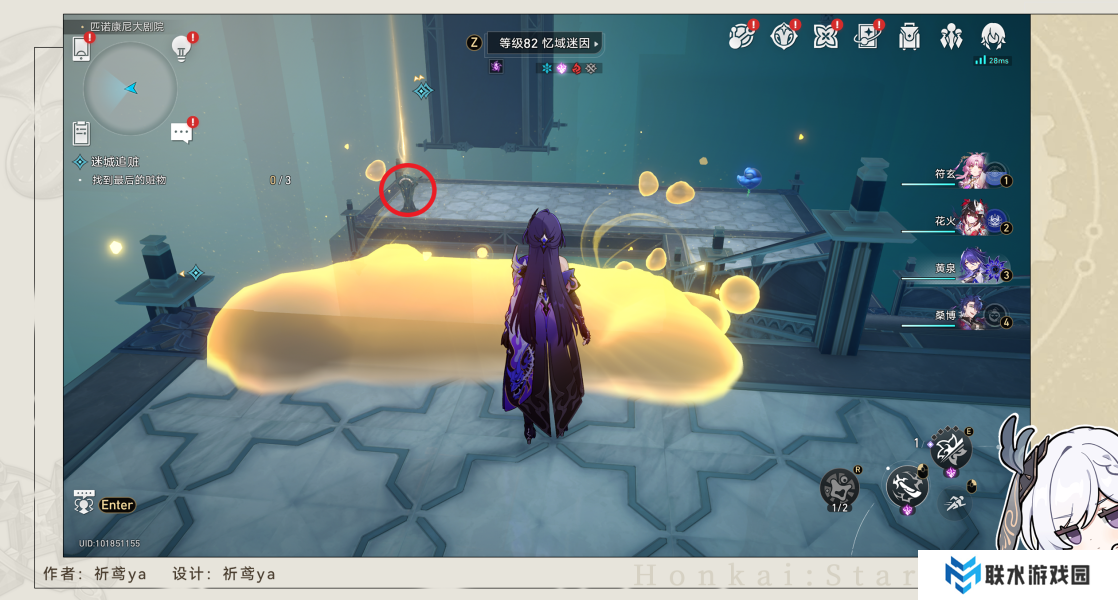Open the compass-shaped guide icon

click(x=783, y=38)
